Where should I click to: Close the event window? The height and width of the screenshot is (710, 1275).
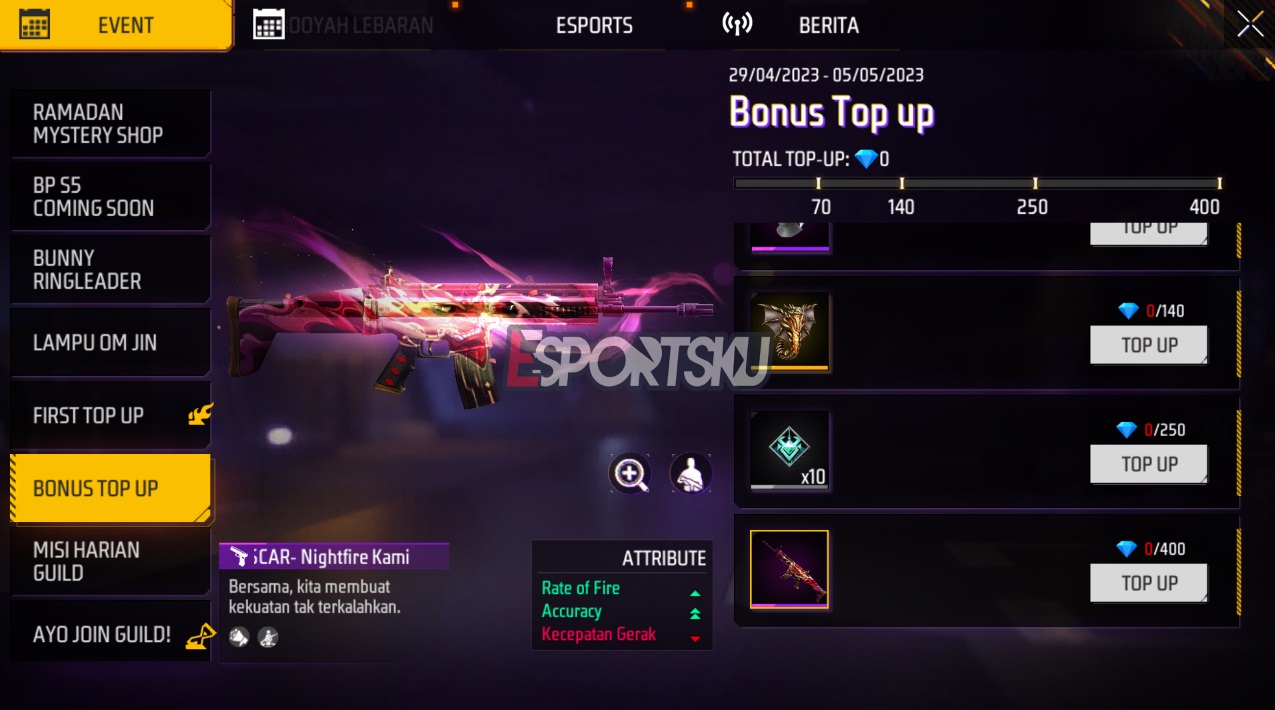tap(1250, 25)
